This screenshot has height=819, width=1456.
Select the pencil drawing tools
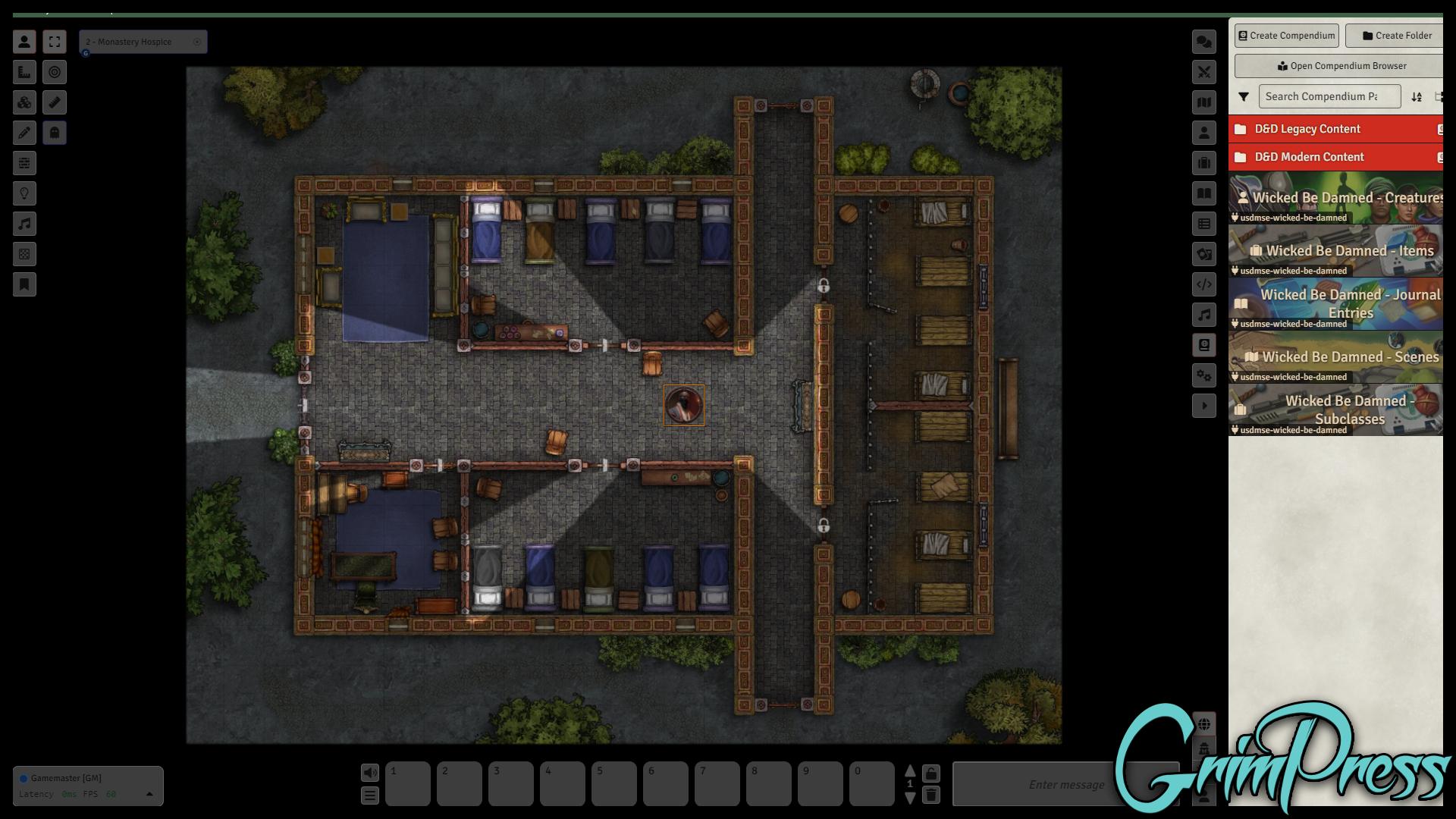pyautogui.click(x=24, y=133)
